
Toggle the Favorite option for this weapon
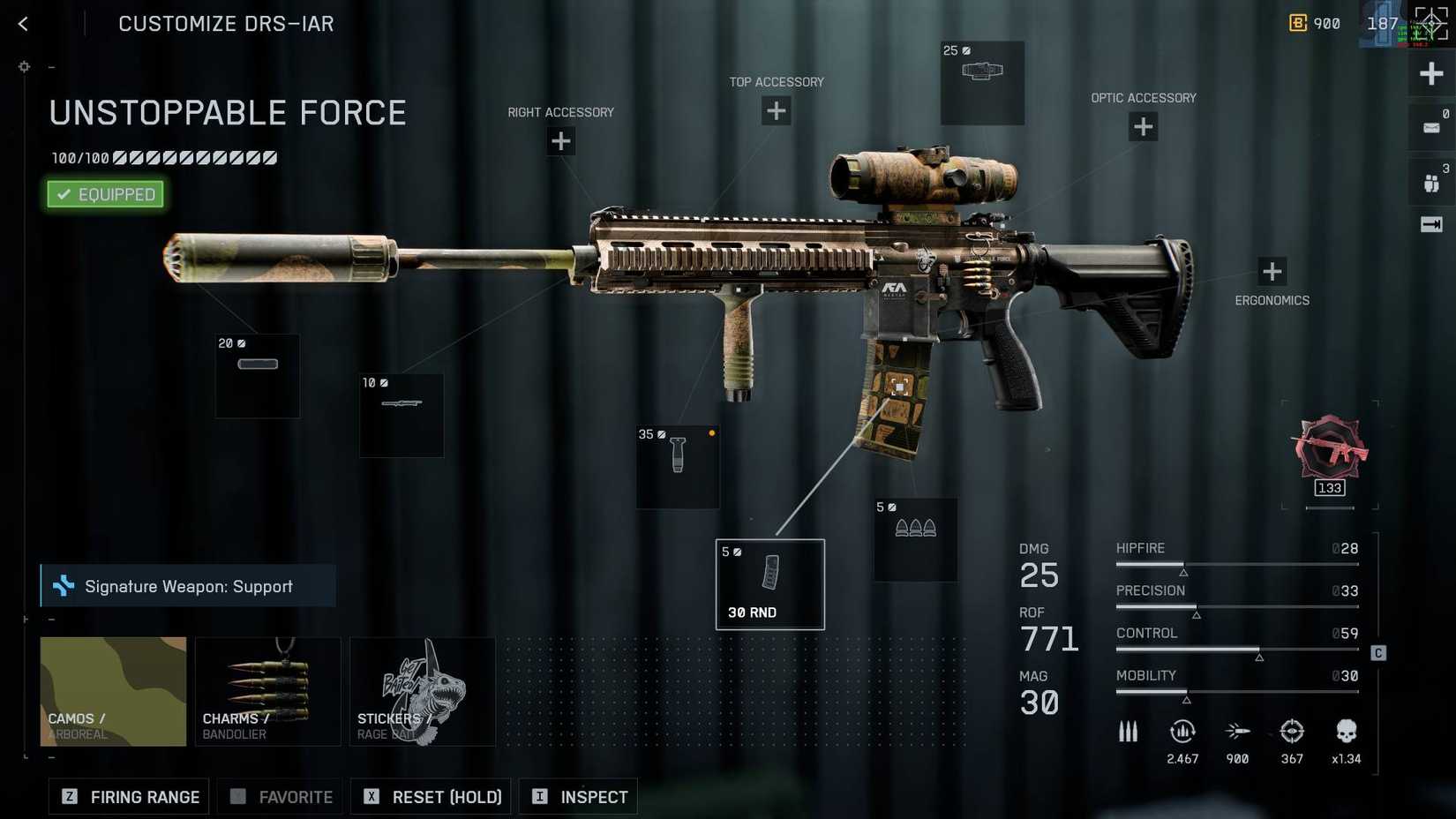280,796
